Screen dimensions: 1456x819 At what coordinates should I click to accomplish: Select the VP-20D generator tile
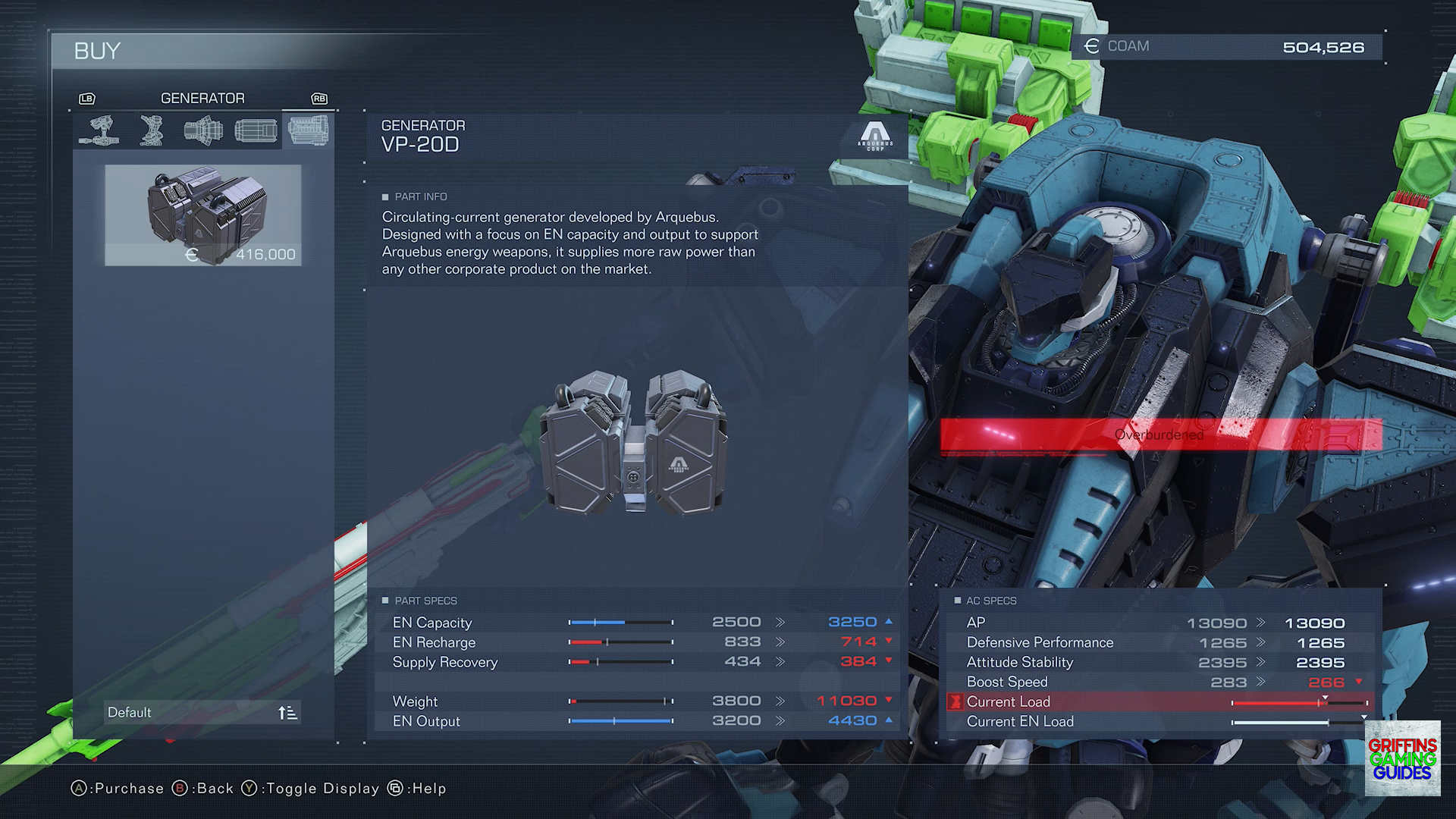(x=203, y=215)
